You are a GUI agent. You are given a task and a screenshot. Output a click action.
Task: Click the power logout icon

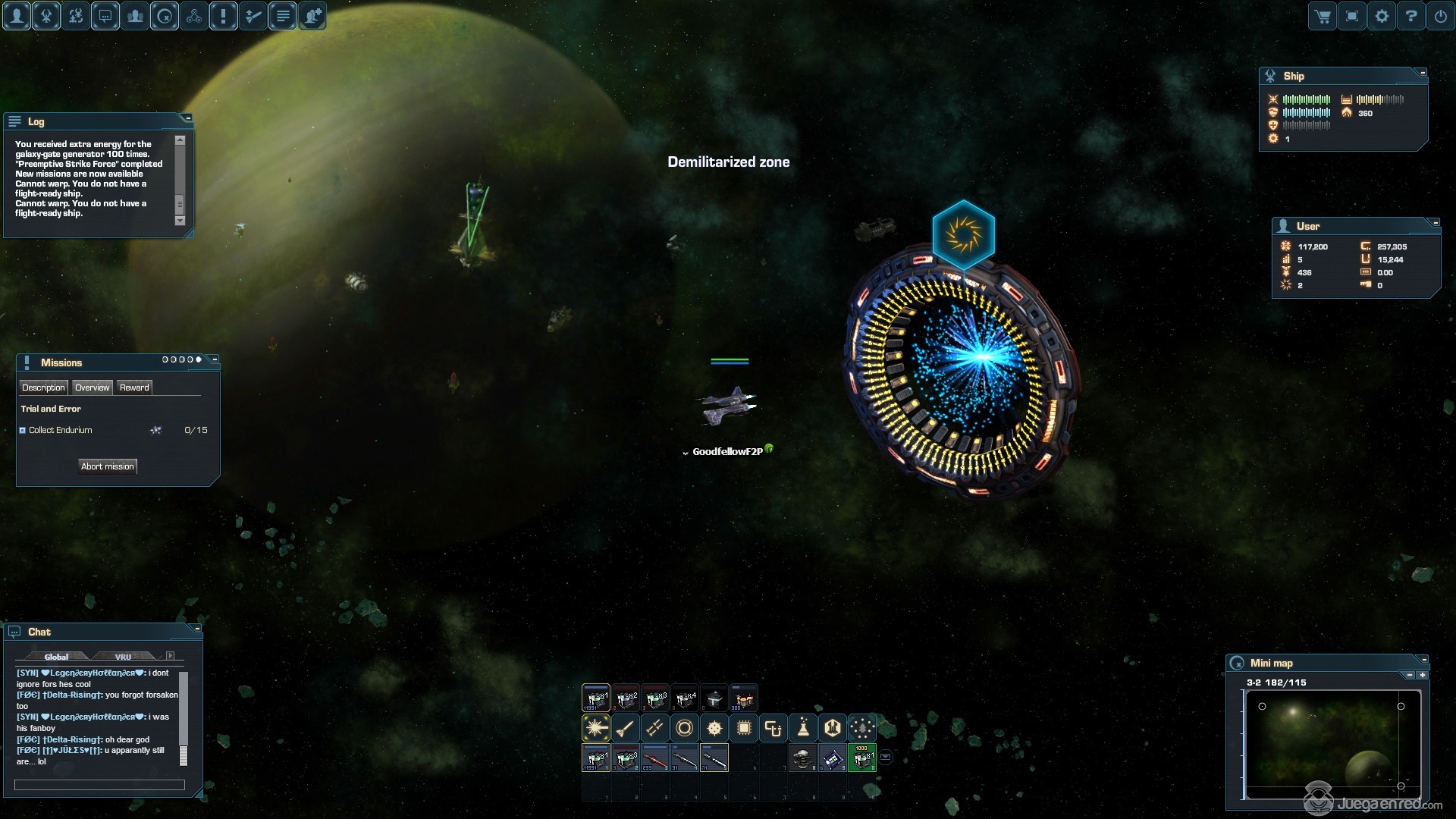click(x=1441, y=16)
